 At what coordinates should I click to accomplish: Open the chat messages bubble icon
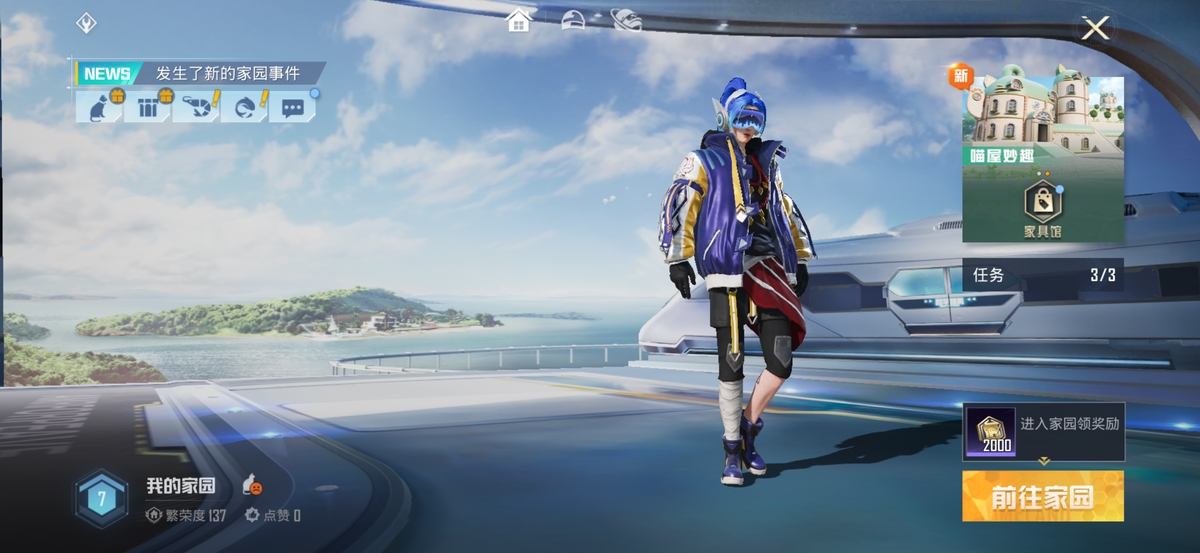pos(293,106)
